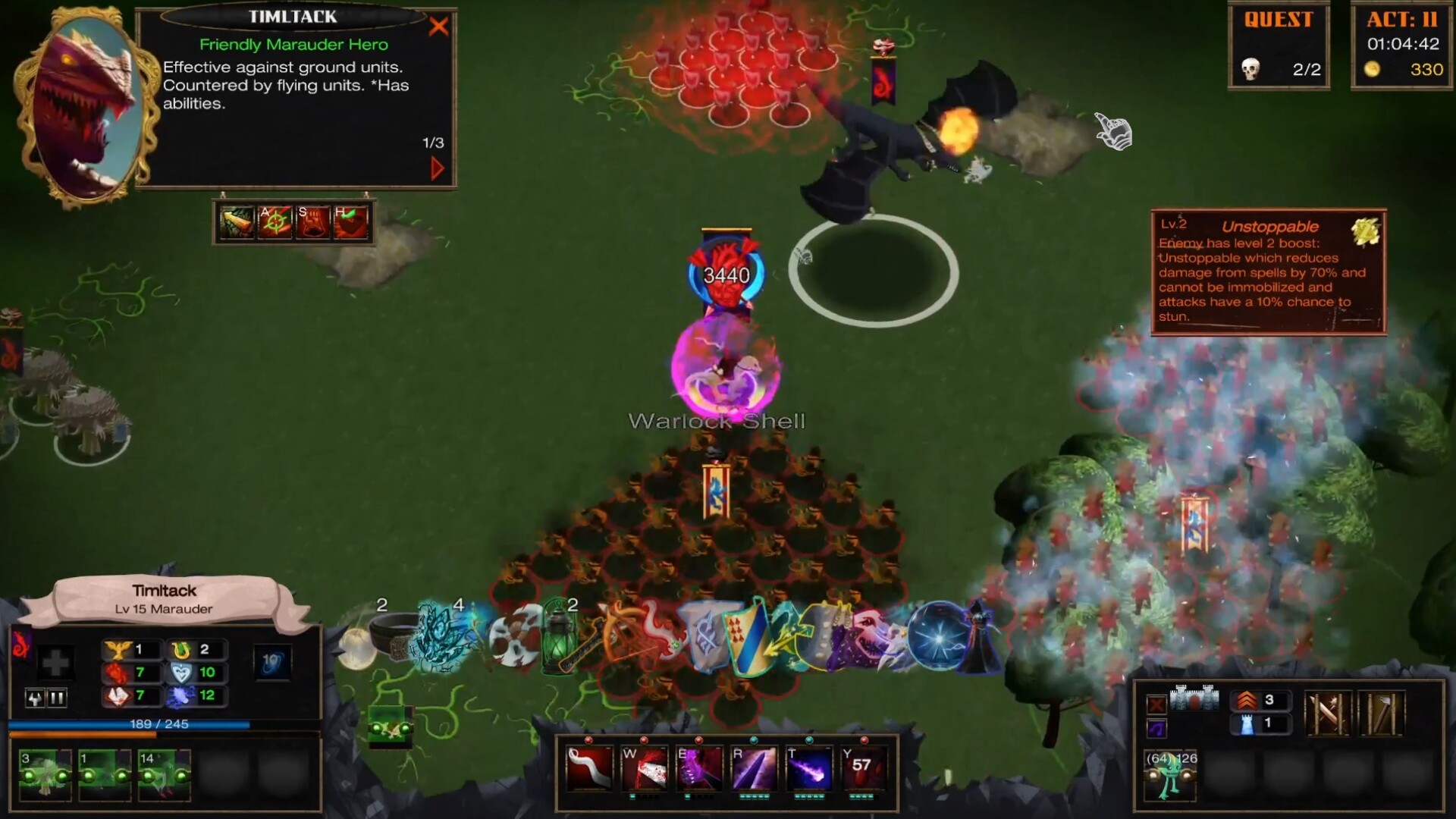Open the plus expander beside hero portrait
The width and height of the screenshot is (1456, 819).
[x=55, y=661]
